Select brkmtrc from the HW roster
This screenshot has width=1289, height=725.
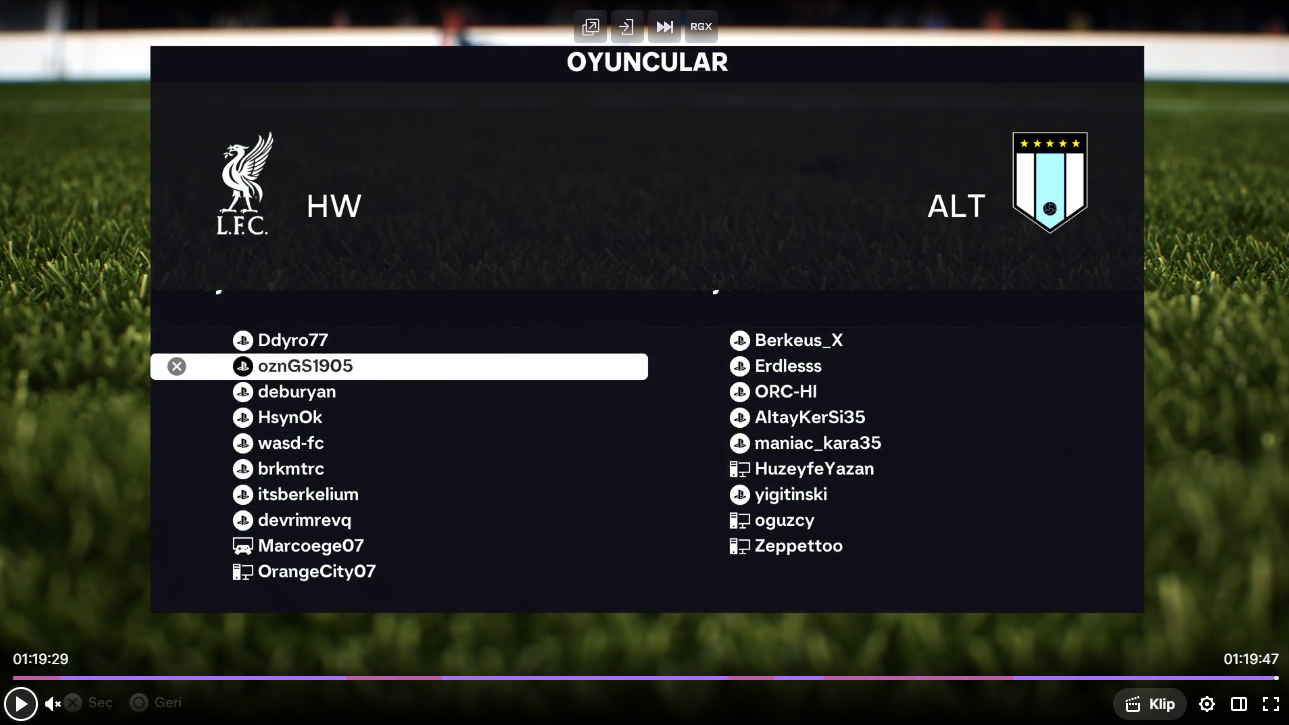point(290,469)
